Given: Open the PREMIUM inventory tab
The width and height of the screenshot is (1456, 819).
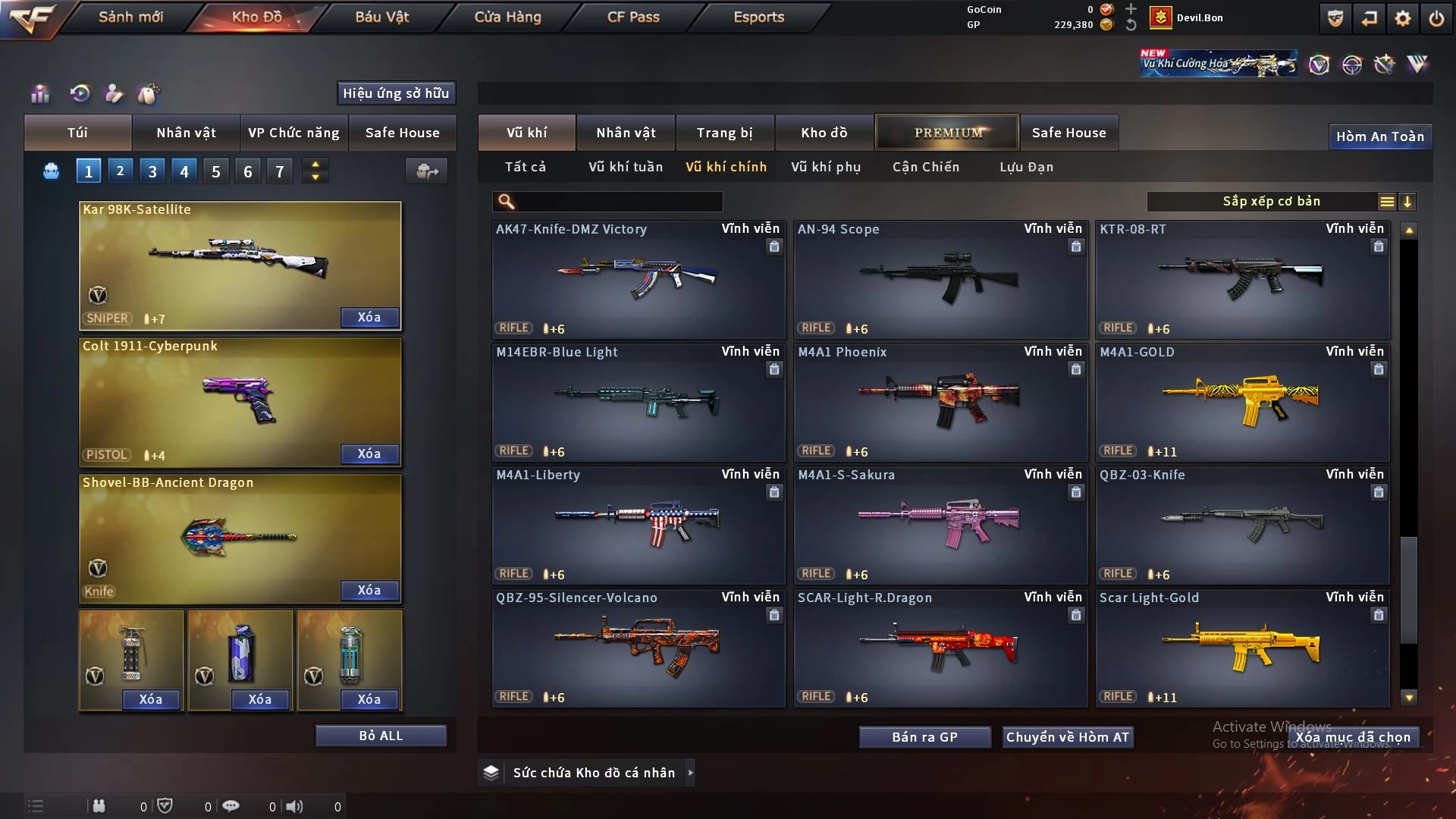Looking at the screenshot, I should [x=947, y=133].
